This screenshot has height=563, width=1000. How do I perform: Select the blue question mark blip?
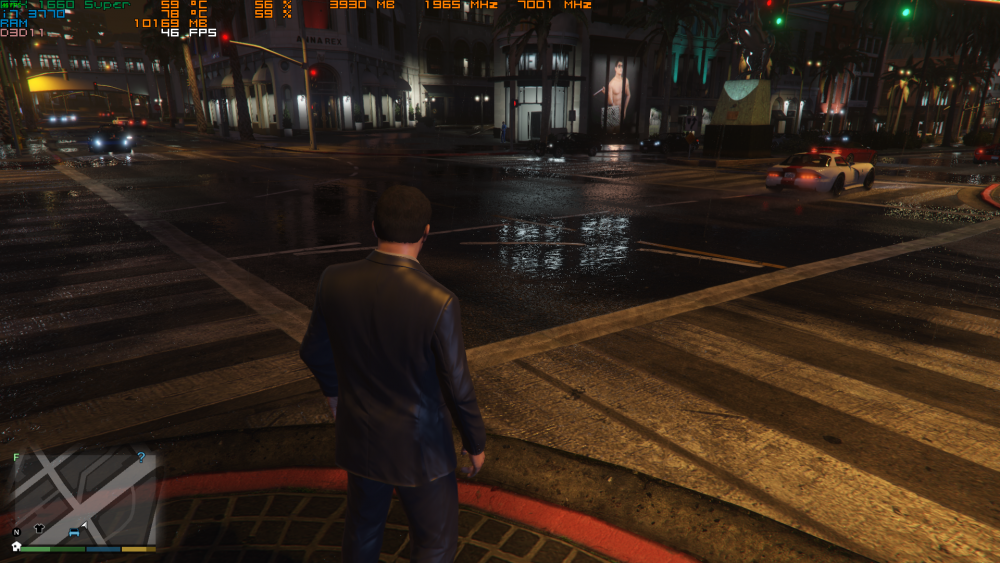(x=141, y=457)
